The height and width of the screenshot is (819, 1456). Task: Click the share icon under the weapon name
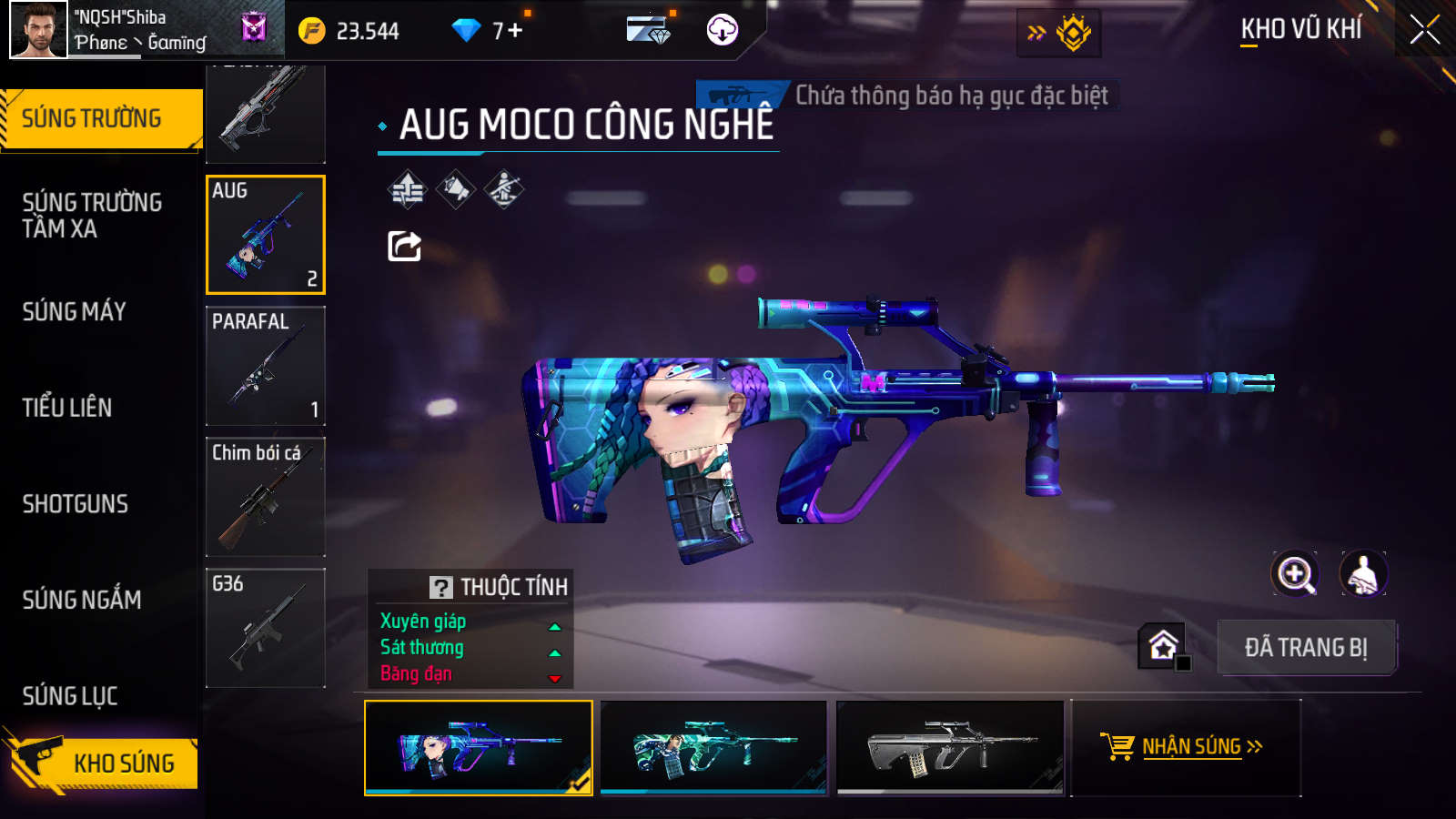pos(405,246)
